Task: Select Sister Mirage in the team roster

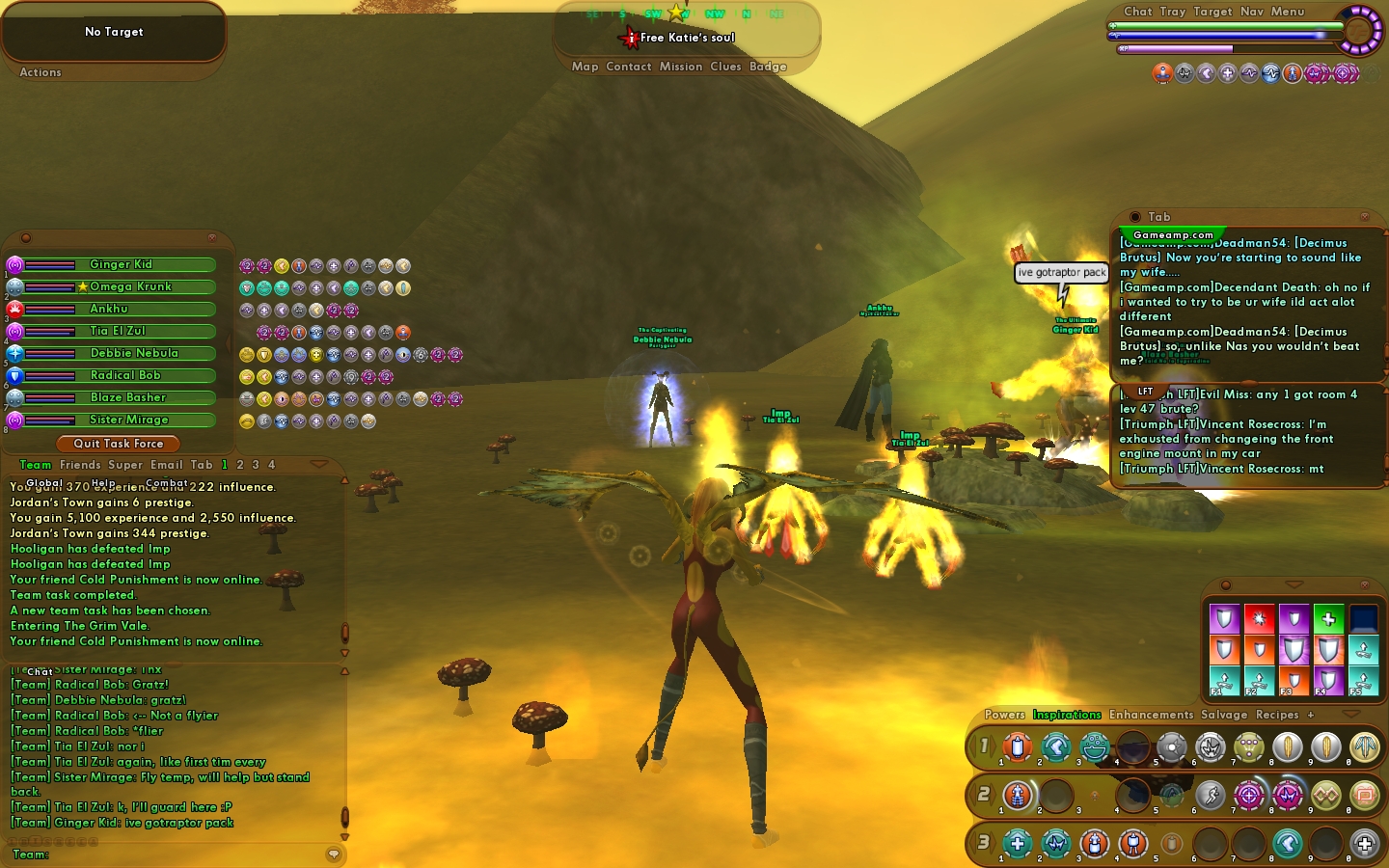Action: (128, 420)
